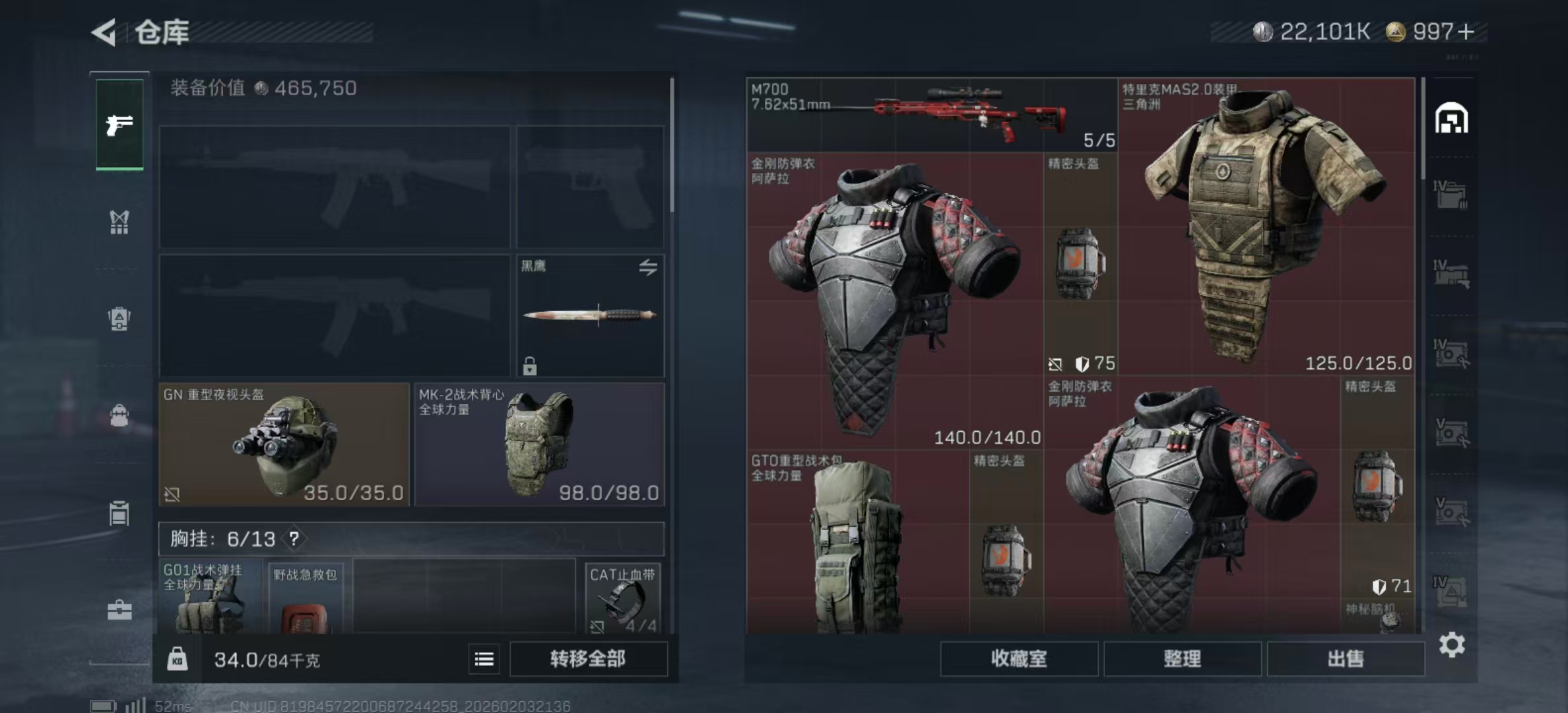Open the chest rig category icon
The width and height of the screenshot is (1568, 713).
pyautogui.click(x=119, y=223)
